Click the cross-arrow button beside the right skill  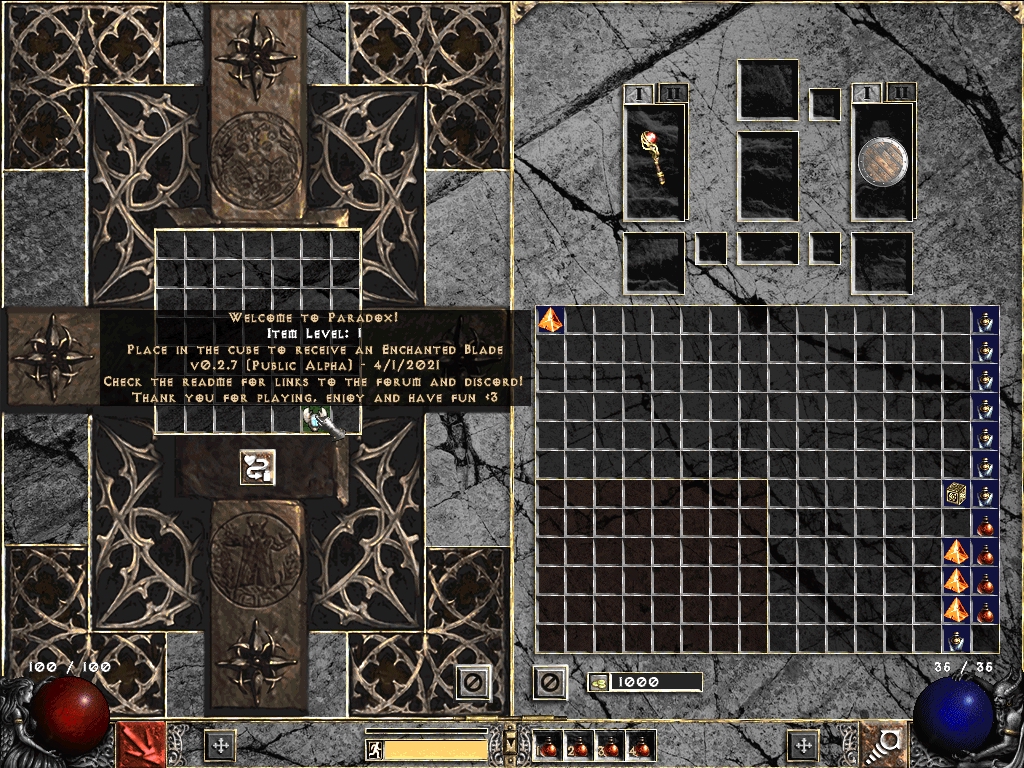[x=802, y=745]
